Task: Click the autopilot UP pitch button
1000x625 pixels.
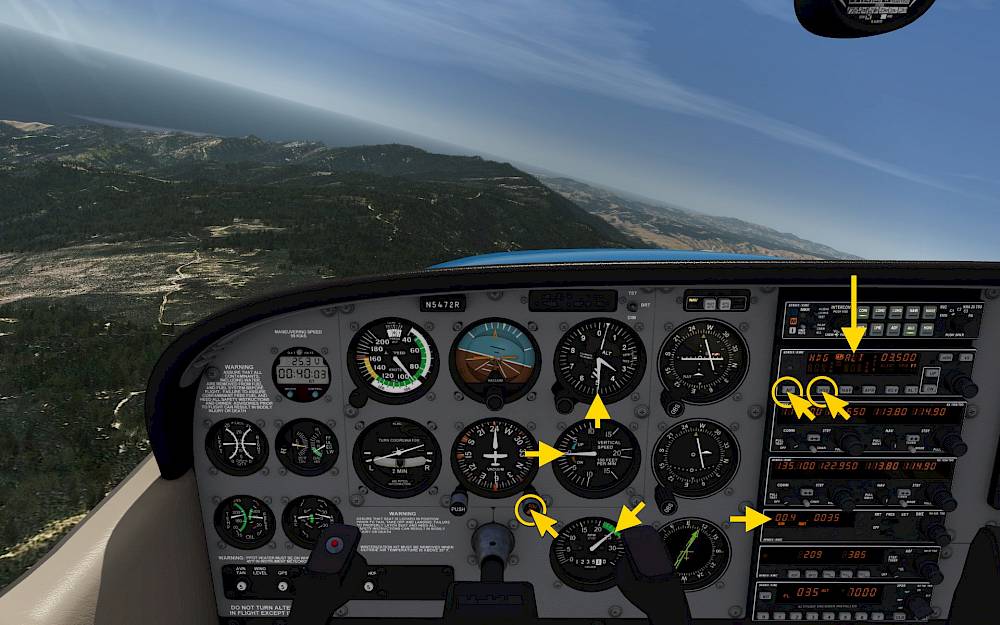Action: point(932,371)
